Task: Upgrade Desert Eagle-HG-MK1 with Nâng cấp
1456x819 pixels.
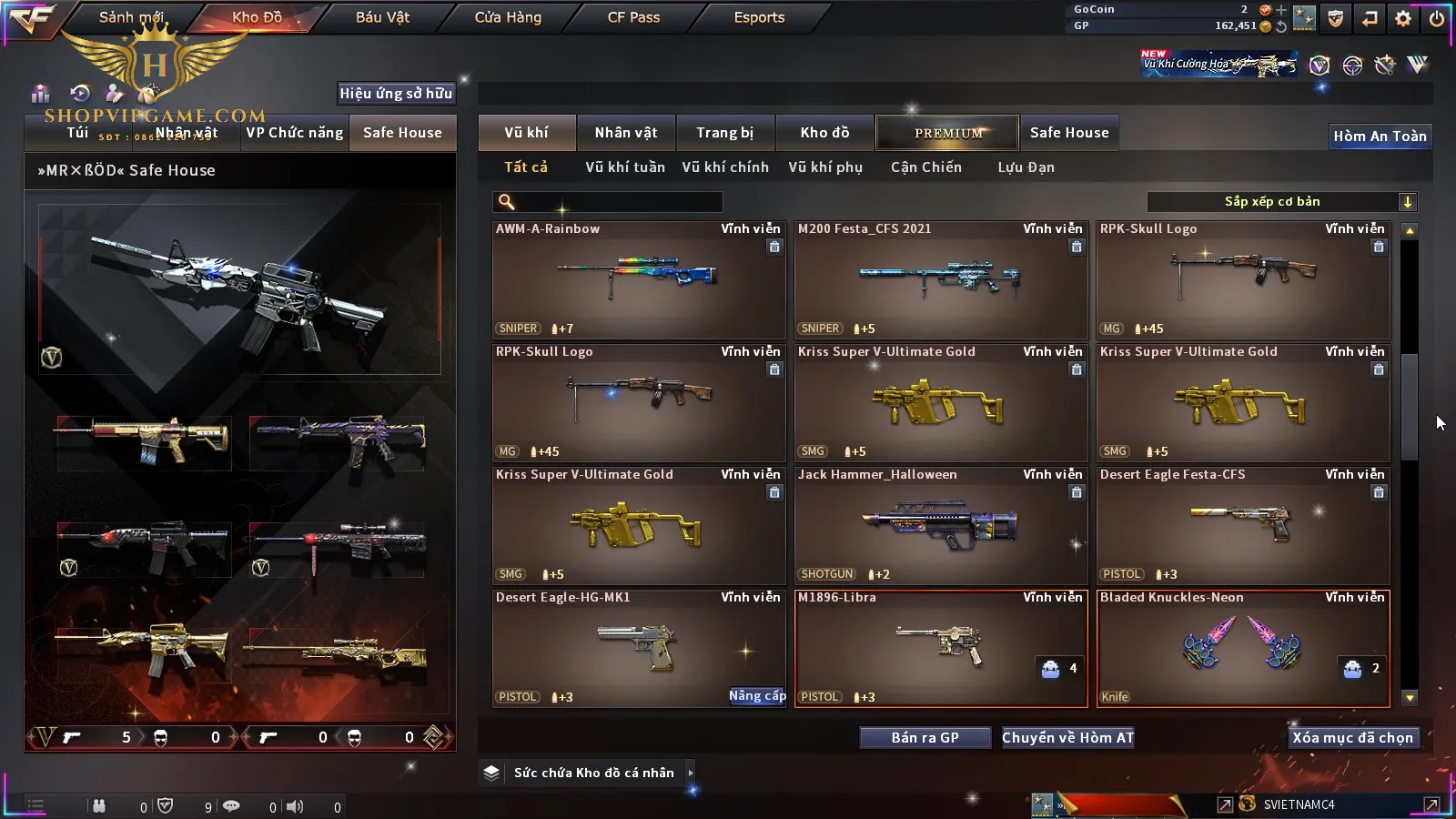Action: pyautogui.click(x=757, y=696)
